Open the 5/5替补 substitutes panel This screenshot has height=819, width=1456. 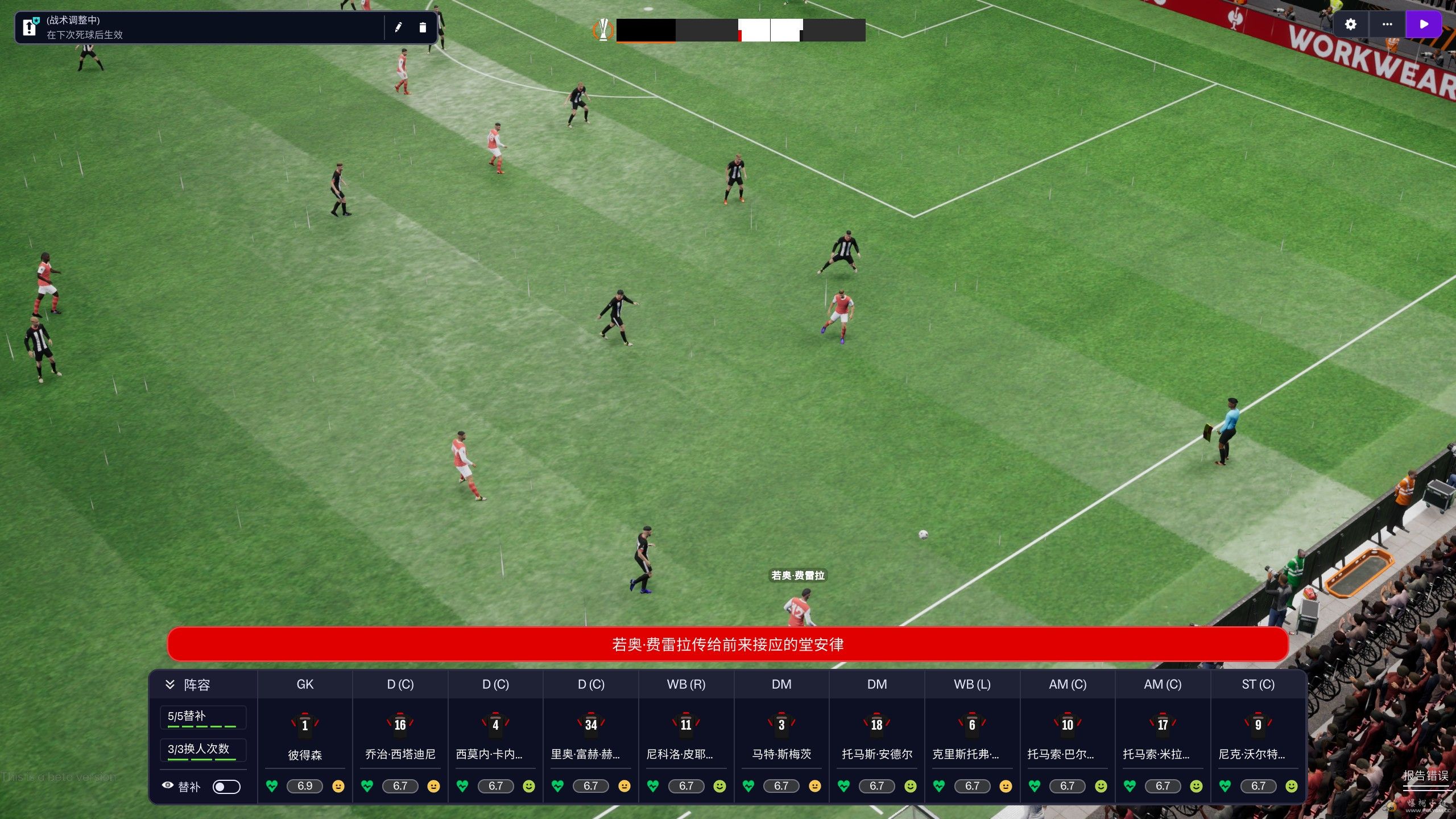pyautogui.click(x=202, y=717)
